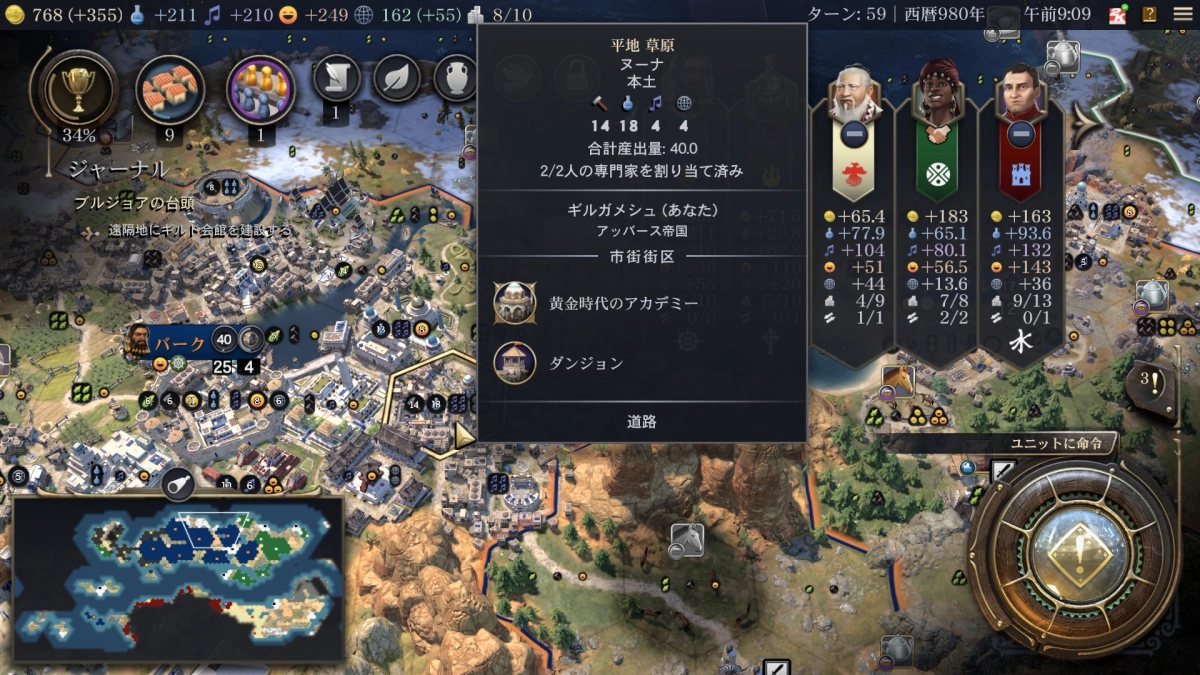Open the hamburger main menu
The image size is (1200, 675).
[x=1182, y=14]
